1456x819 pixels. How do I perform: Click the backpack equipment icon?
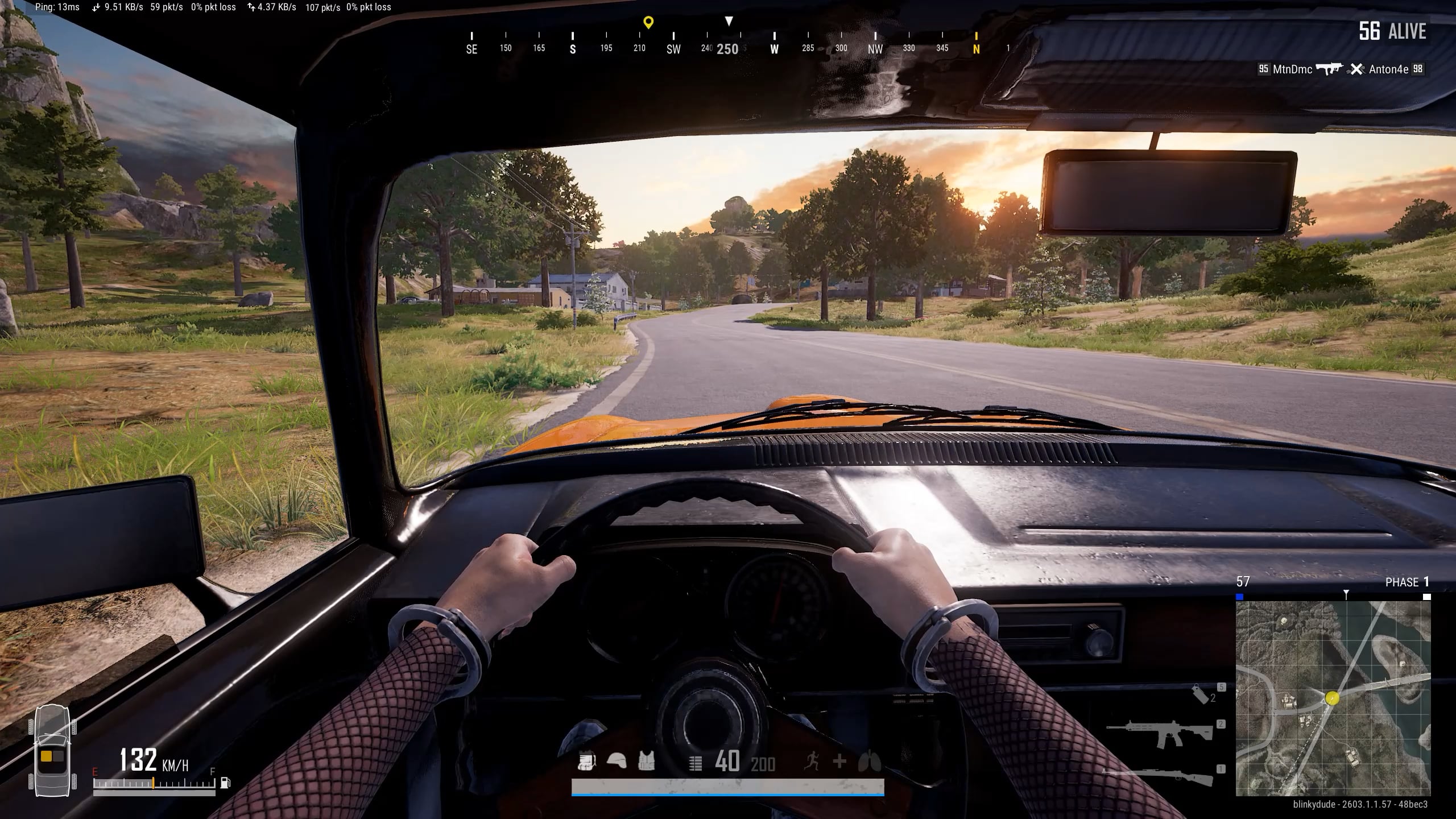point(586,761)
